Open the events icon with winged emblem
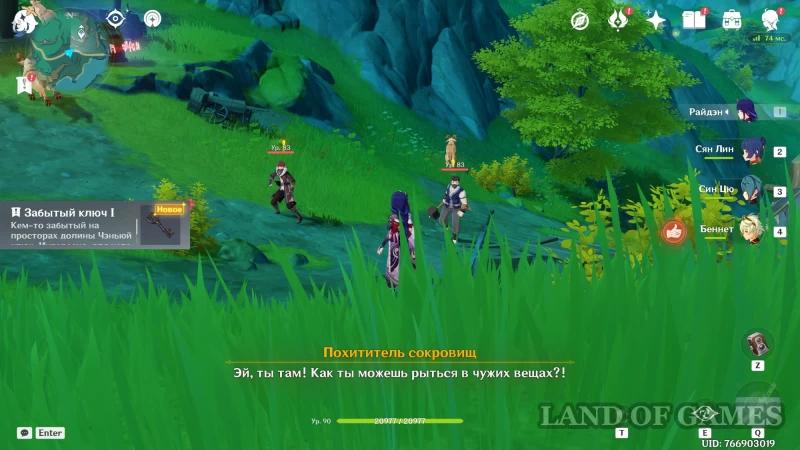This screenshot has width=800, height=450. [618, 20]
